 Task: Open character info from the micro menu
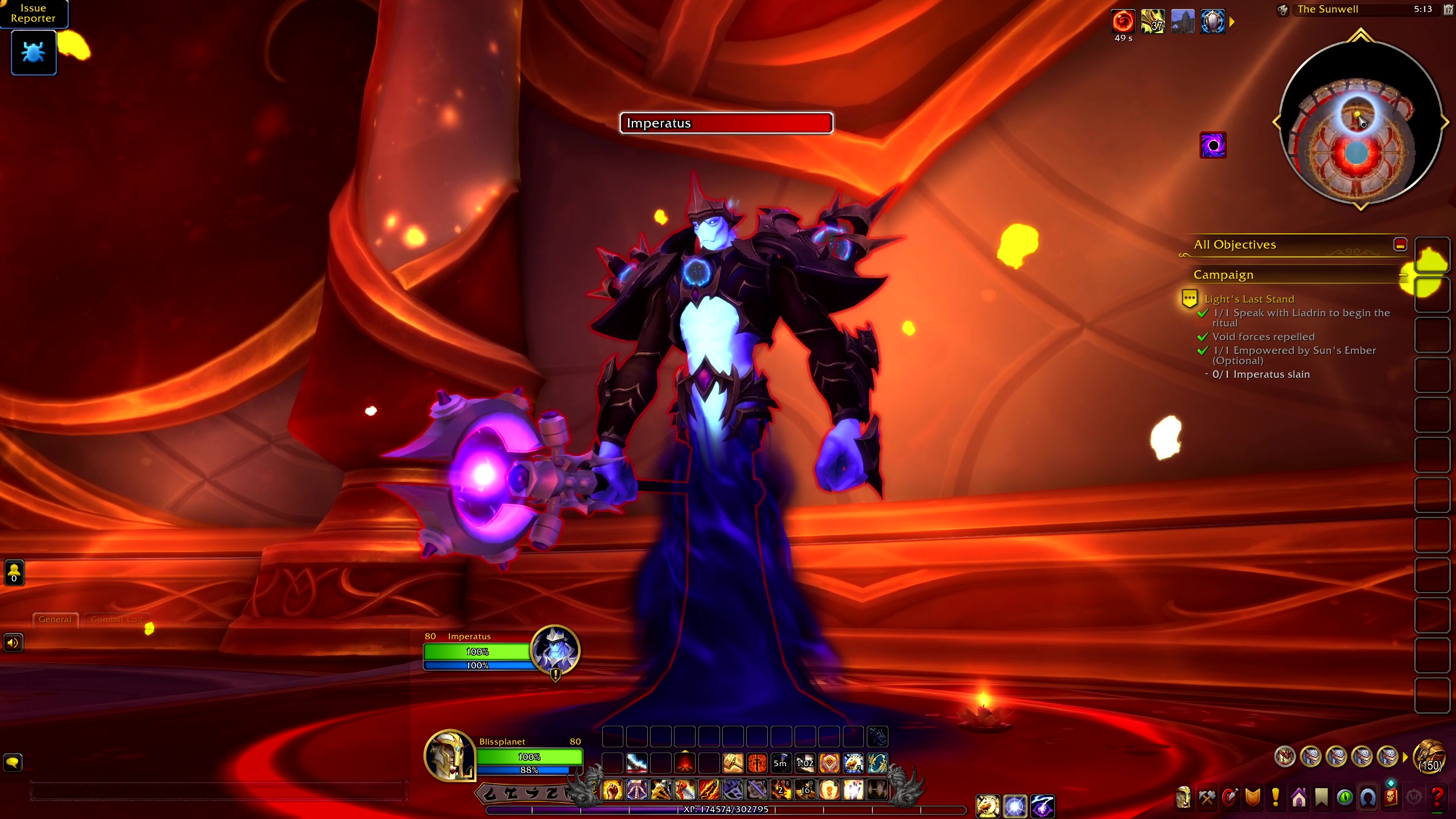click(x=1184, y=797)
